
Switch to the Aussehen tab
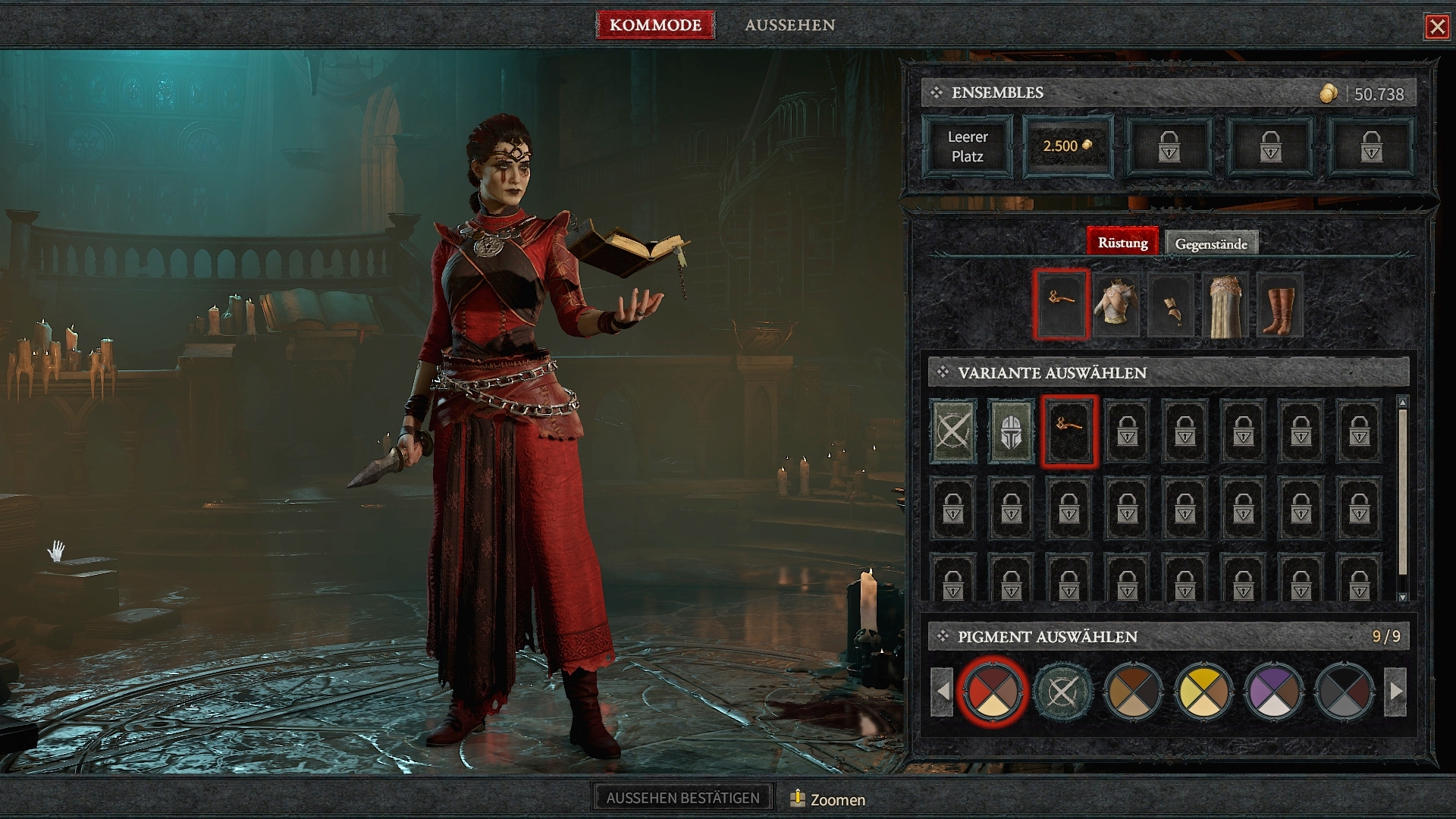click(x=789, y=25)
